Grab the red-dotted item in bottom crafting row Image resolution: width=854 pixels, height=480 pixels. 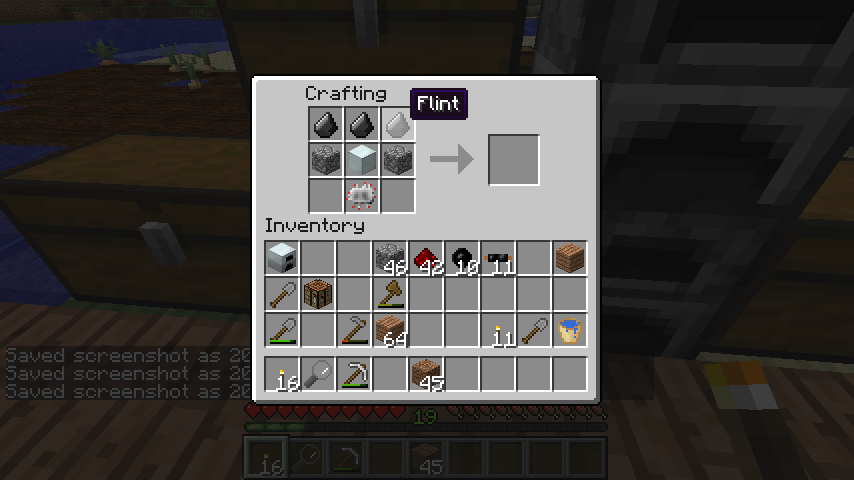click(361, 195)
